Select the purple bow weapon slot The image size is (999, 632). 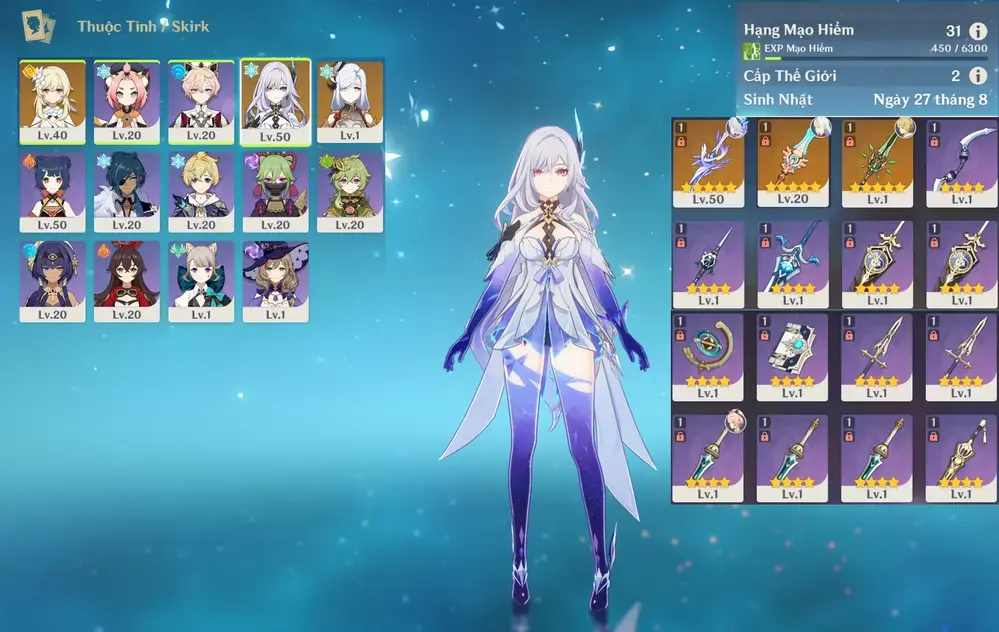pos(962,162)
